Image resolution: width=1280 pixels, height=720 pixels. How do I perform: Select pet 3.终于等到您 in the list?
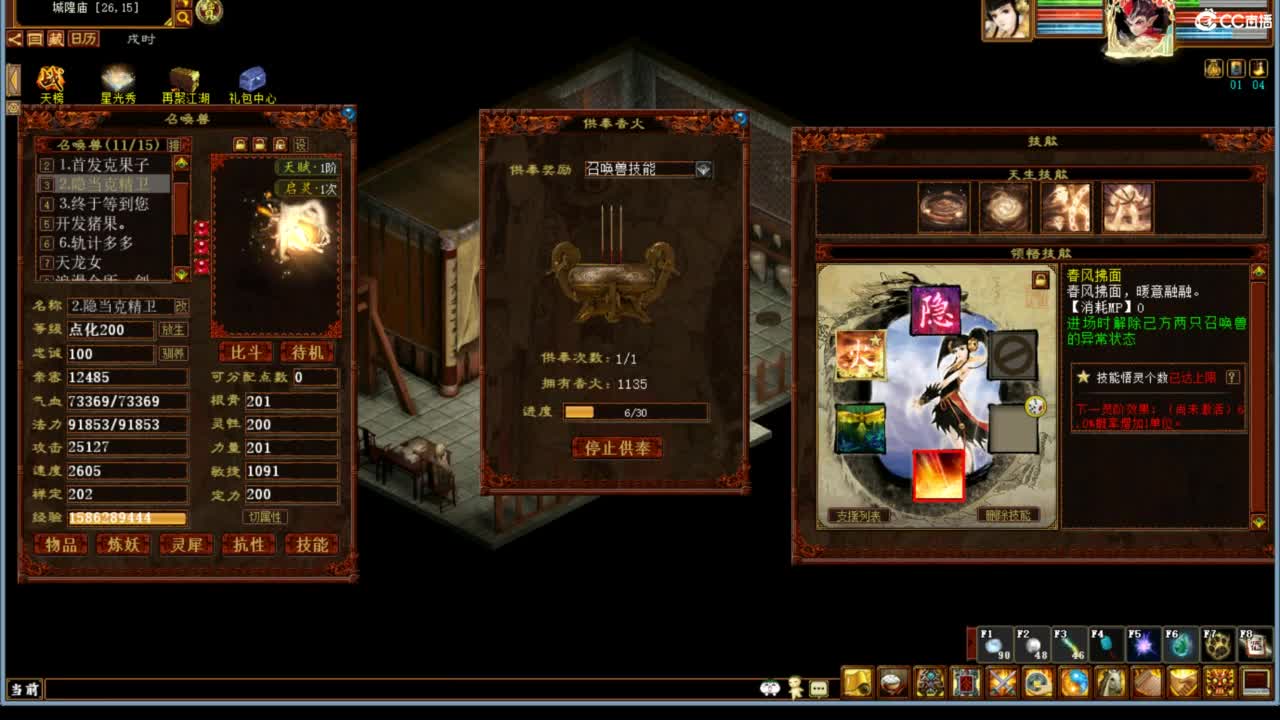click(x=105, y=205)
